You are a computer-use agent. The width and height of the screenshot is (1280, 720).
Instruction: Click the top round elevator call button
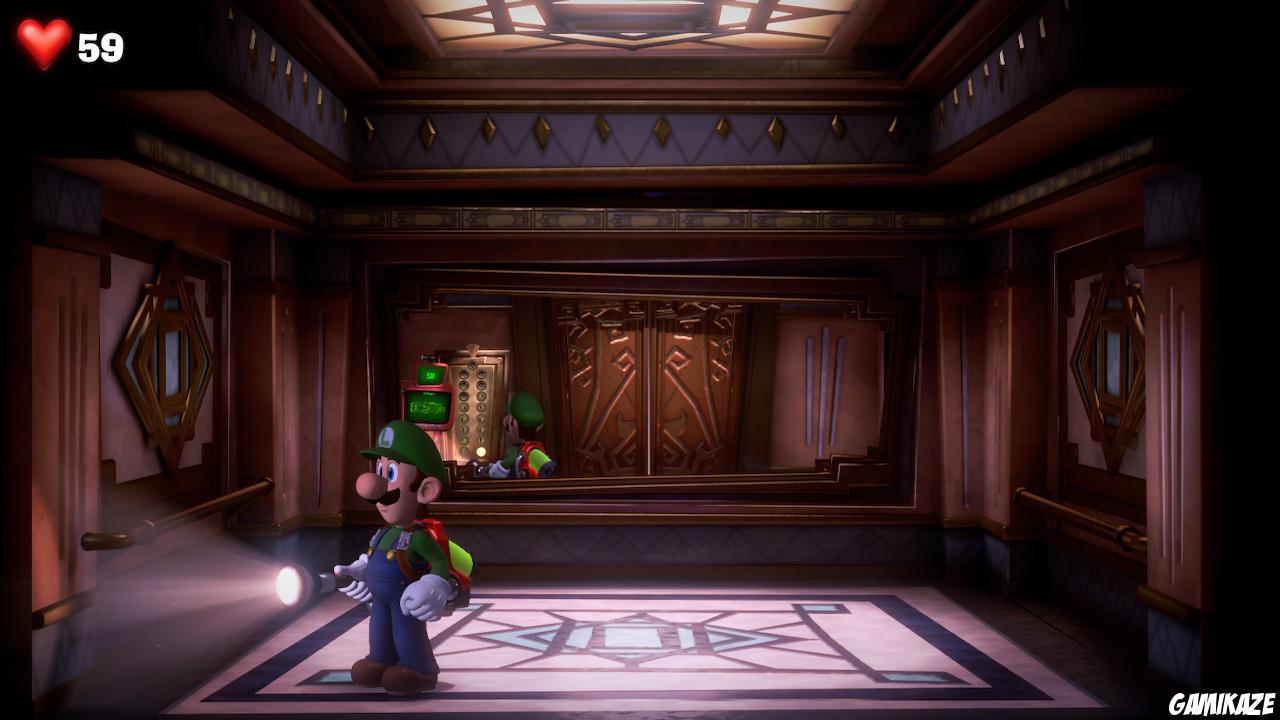[x=473, y=363]
